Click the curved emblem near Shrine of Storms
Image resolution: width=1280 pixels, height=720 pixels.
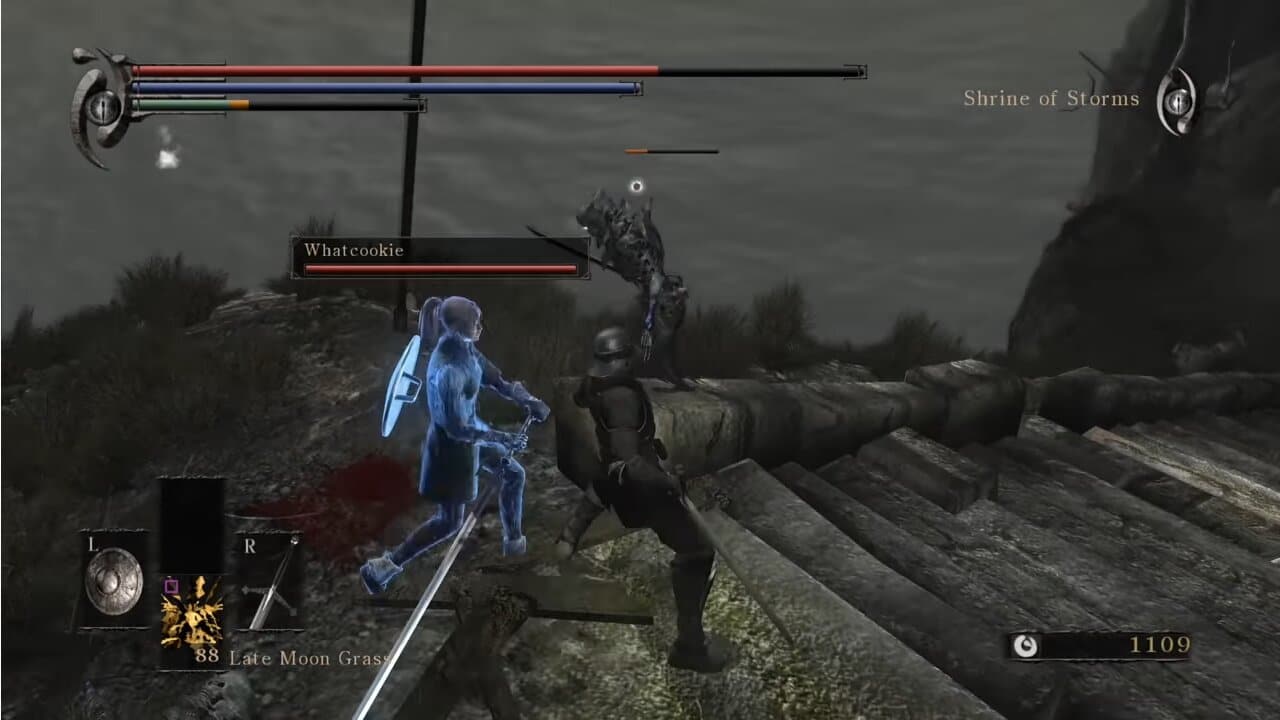1177,98
